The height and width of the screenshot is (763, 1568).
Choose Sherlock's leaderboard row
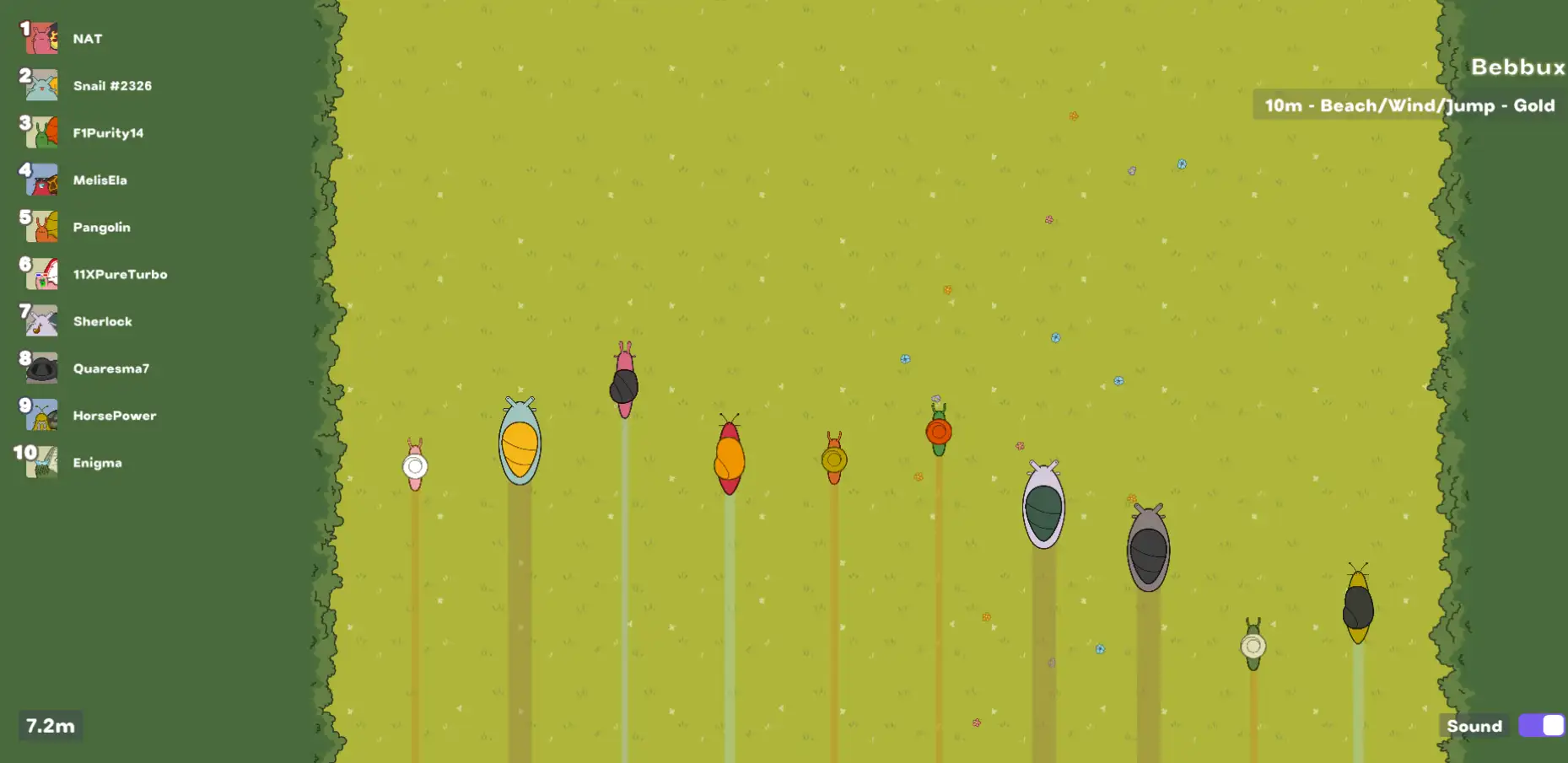tap(102, 322)
